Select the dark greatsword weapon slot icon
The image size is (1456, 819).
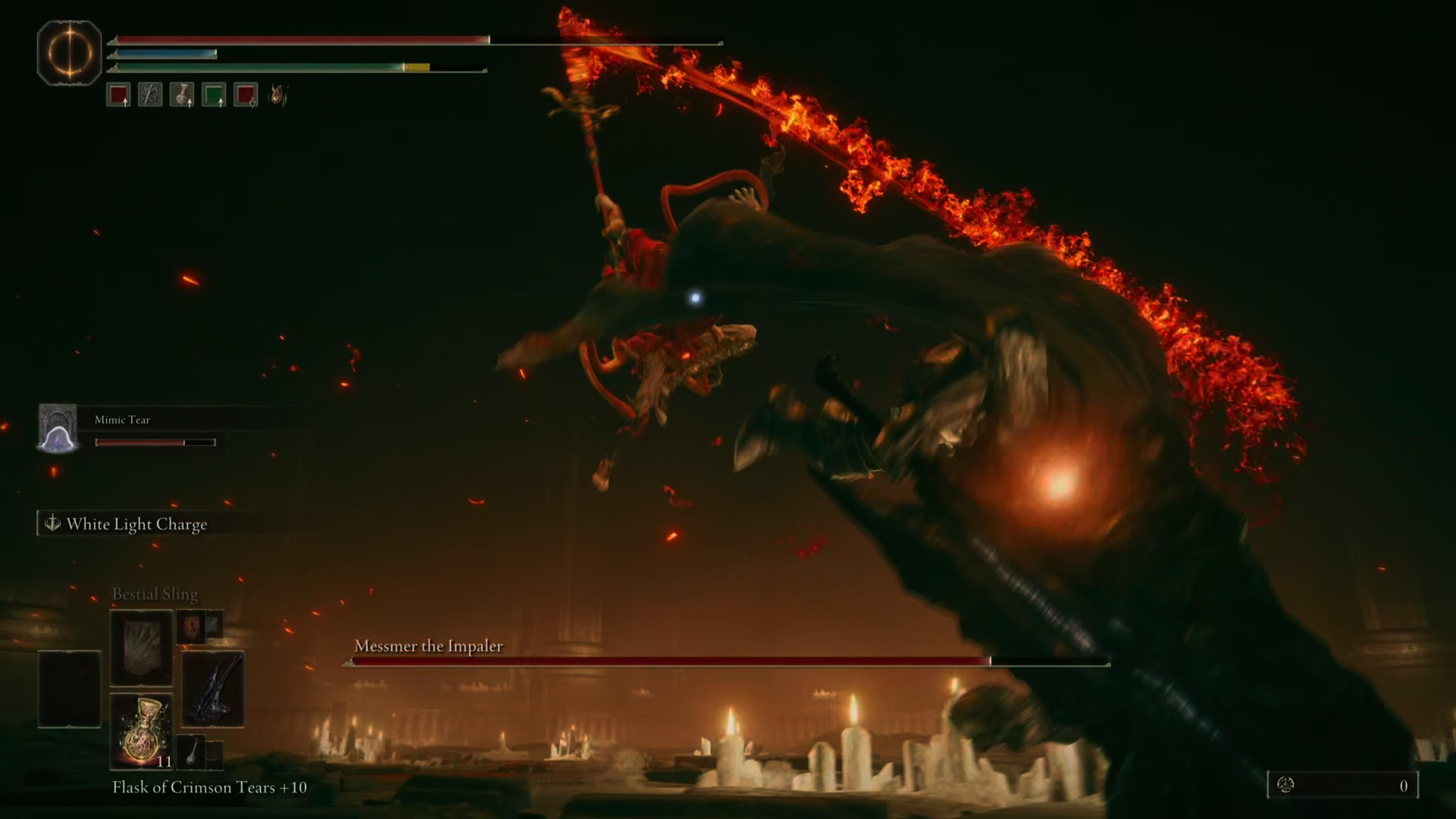pos(213,689)
